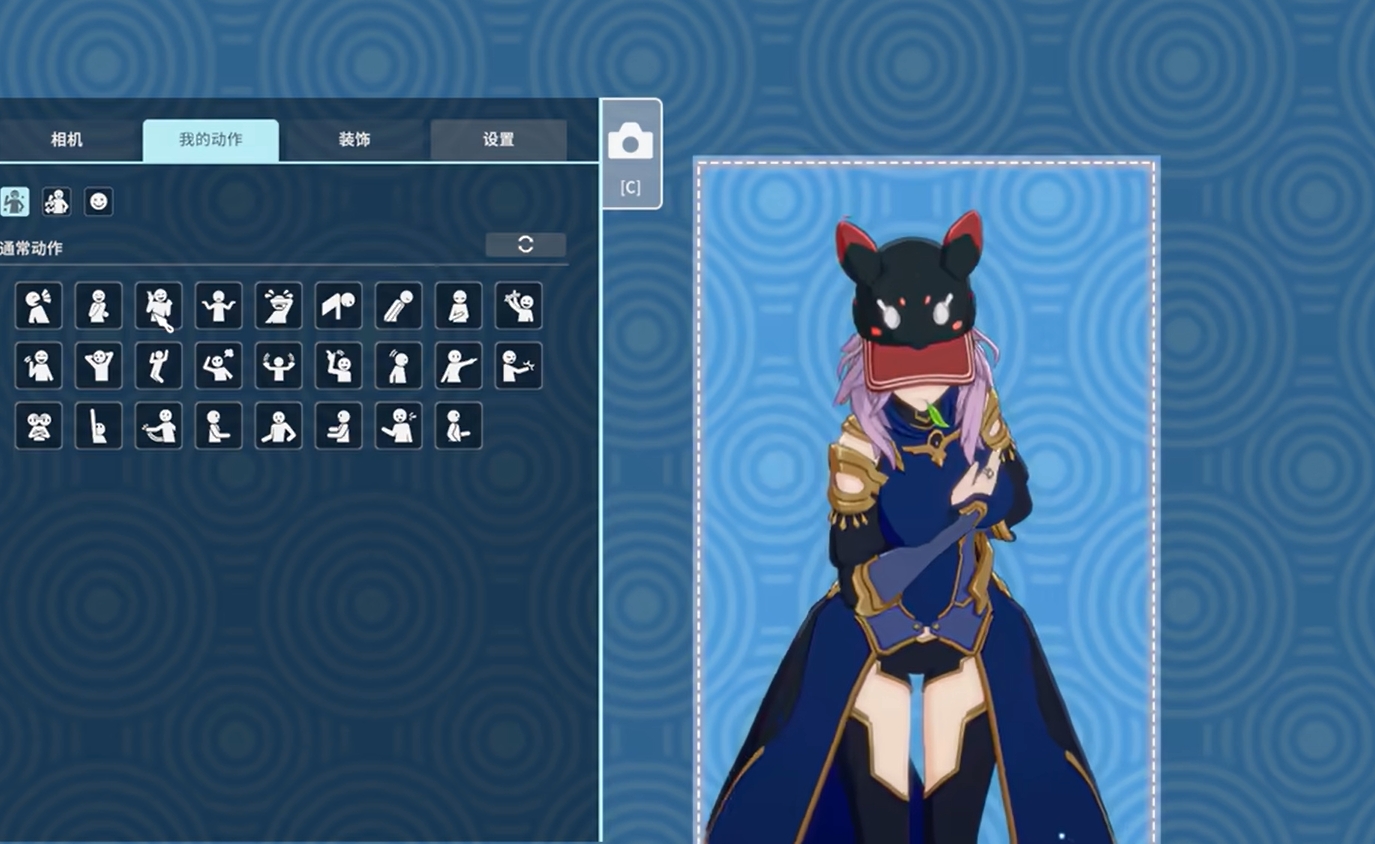Choose the deep bow emote

click(x=399, y=306)
